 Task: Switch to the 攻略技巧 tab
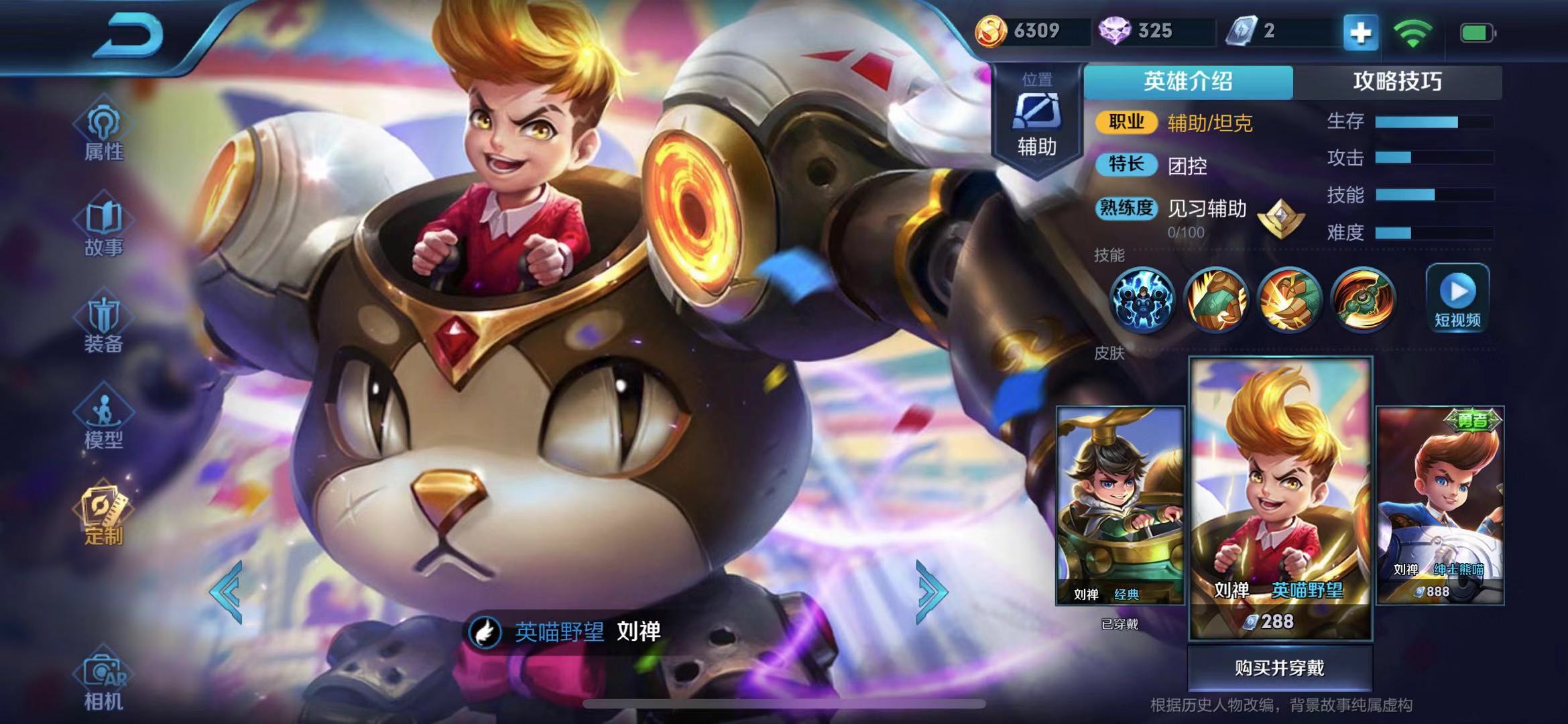[x=1397, y=82]
